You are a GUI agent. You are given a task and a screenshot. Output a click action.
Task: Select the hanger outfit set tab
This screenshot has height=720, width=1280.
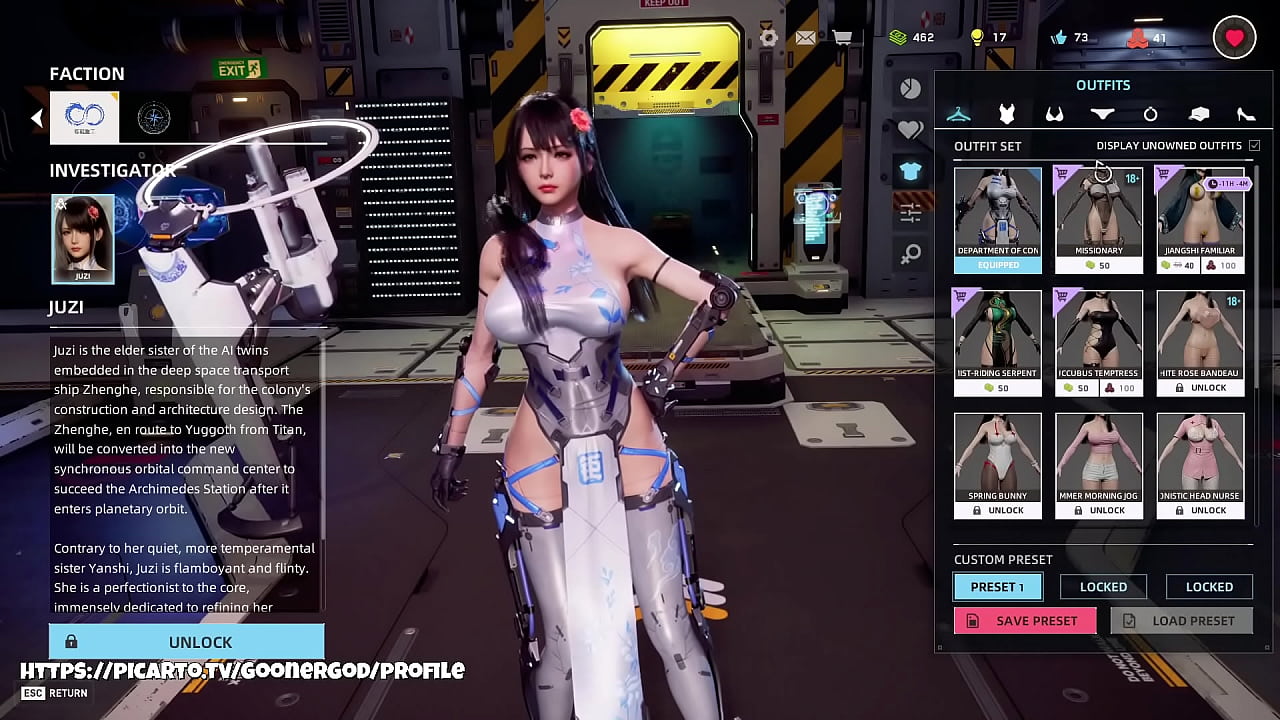coord(958,114)
